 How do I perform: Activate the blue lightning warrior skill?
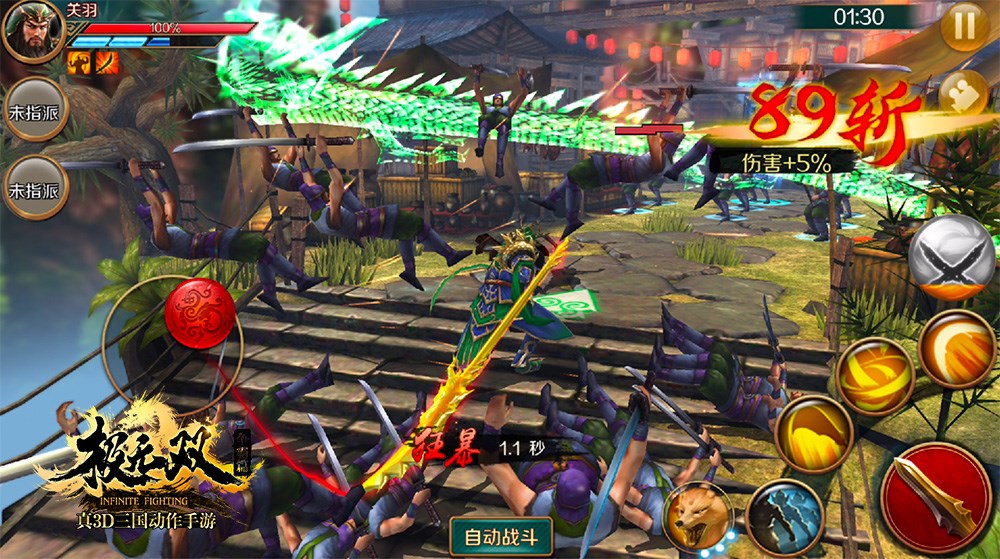[784, 517]
